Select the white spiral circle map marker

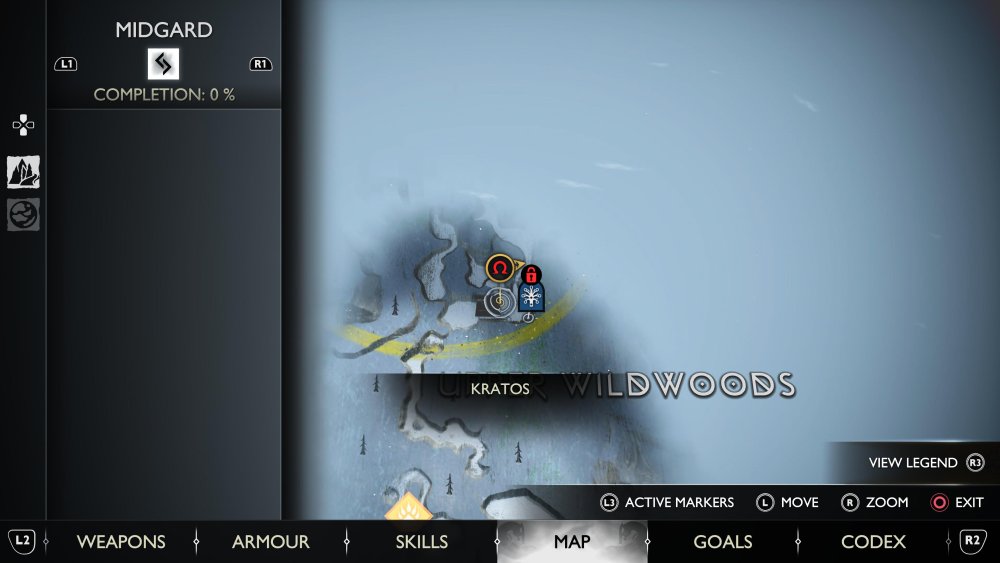(498, 300)
